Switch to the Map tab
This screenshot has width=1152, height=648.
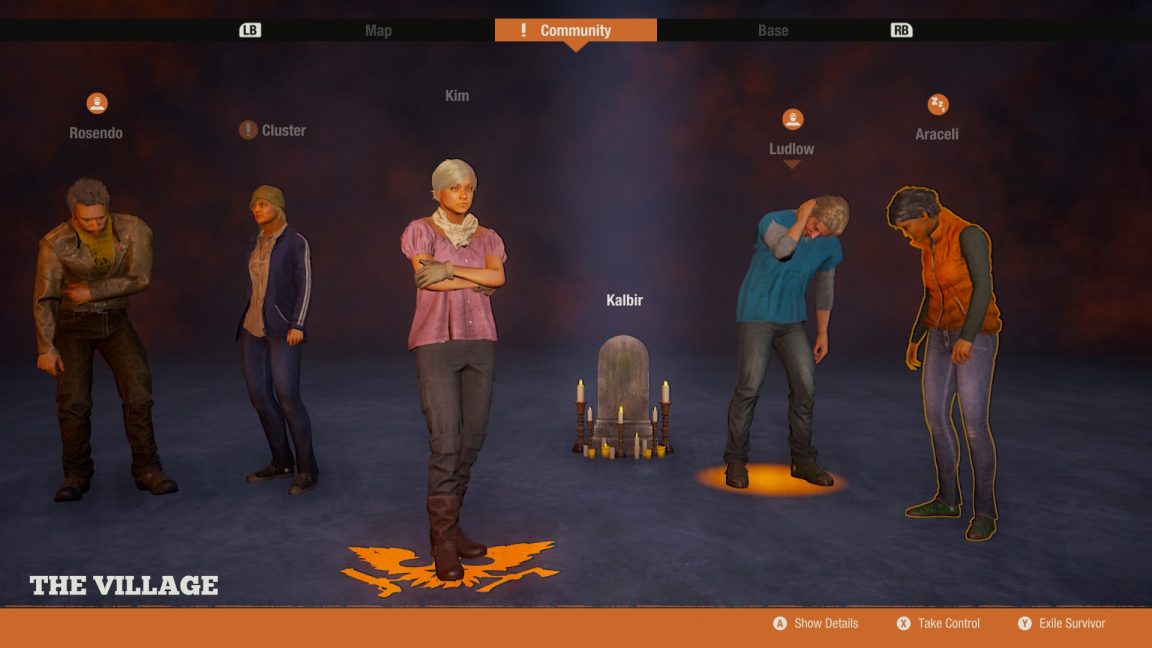point(378,30)
